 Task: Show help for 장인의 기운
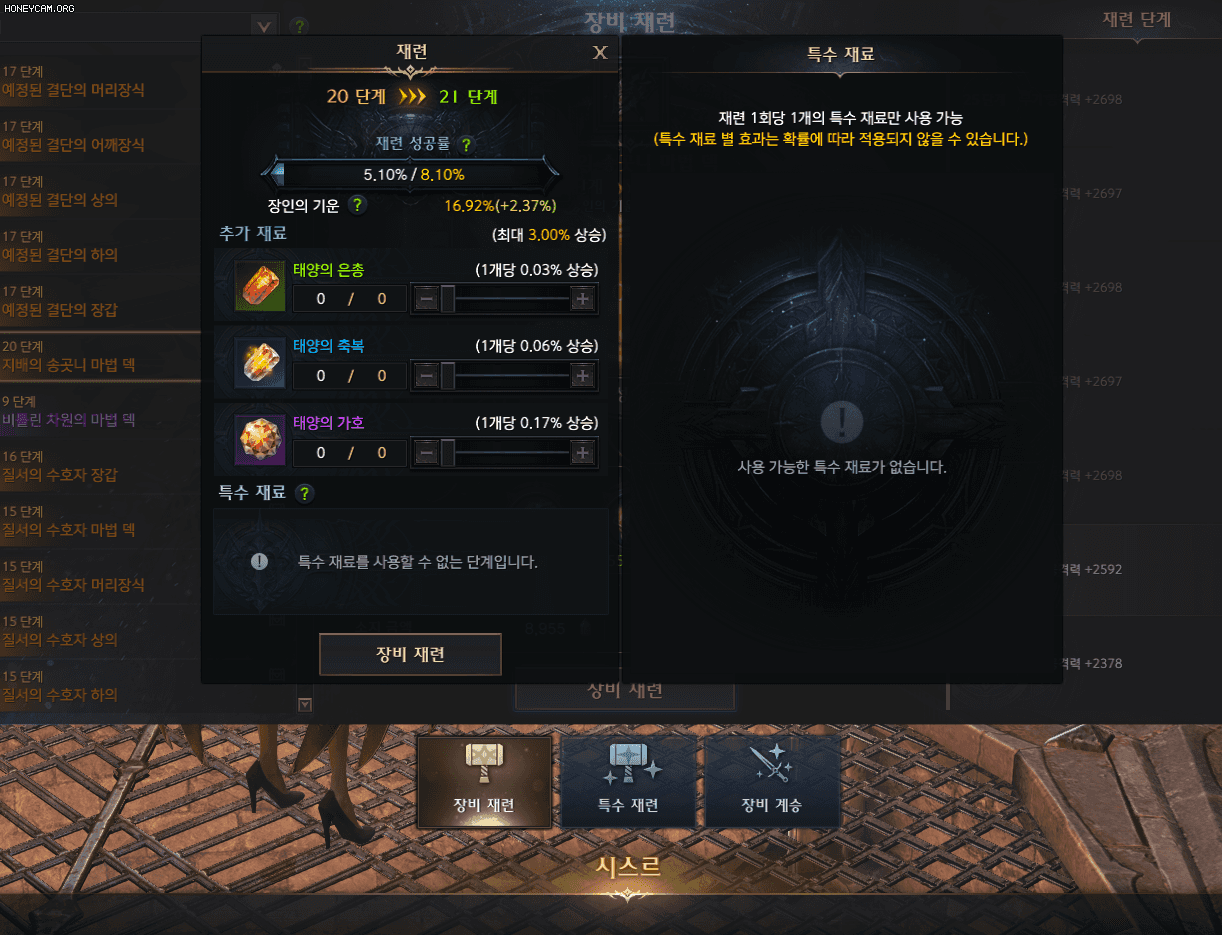click(357, 205)
